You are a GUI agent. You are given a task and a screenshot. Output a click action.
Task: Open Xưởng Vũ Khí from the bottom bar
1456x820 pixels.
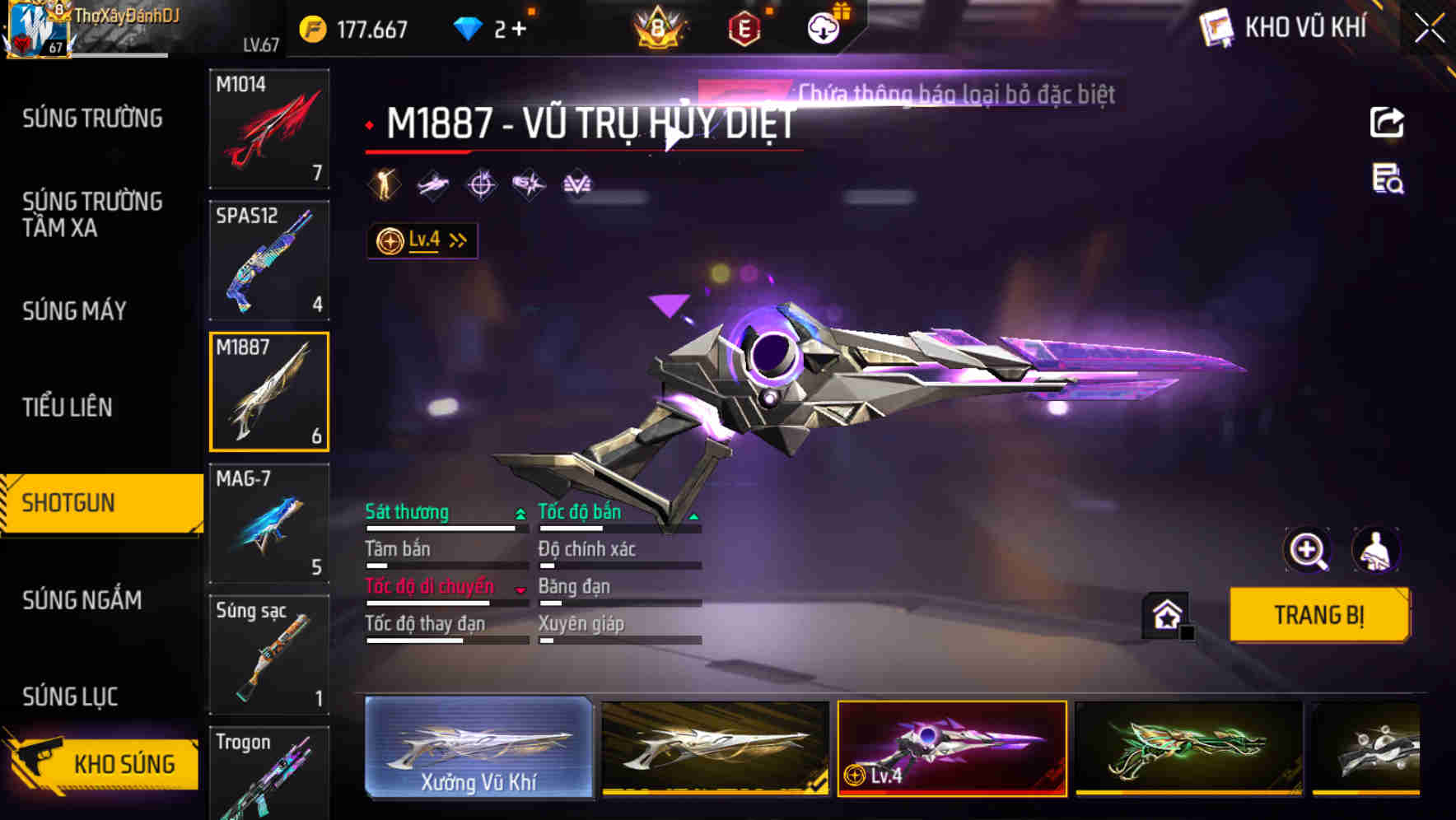coord(478,748)
